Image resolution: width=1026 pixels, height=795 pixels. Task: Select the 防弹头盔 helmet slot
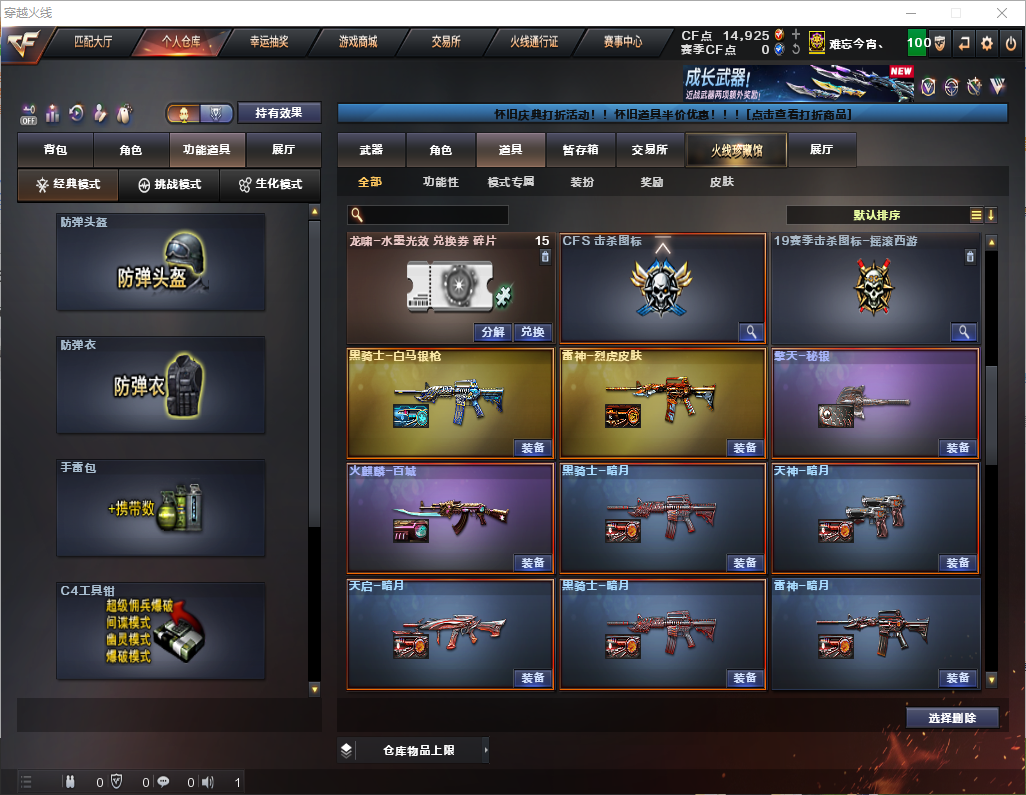pos(161,261)
